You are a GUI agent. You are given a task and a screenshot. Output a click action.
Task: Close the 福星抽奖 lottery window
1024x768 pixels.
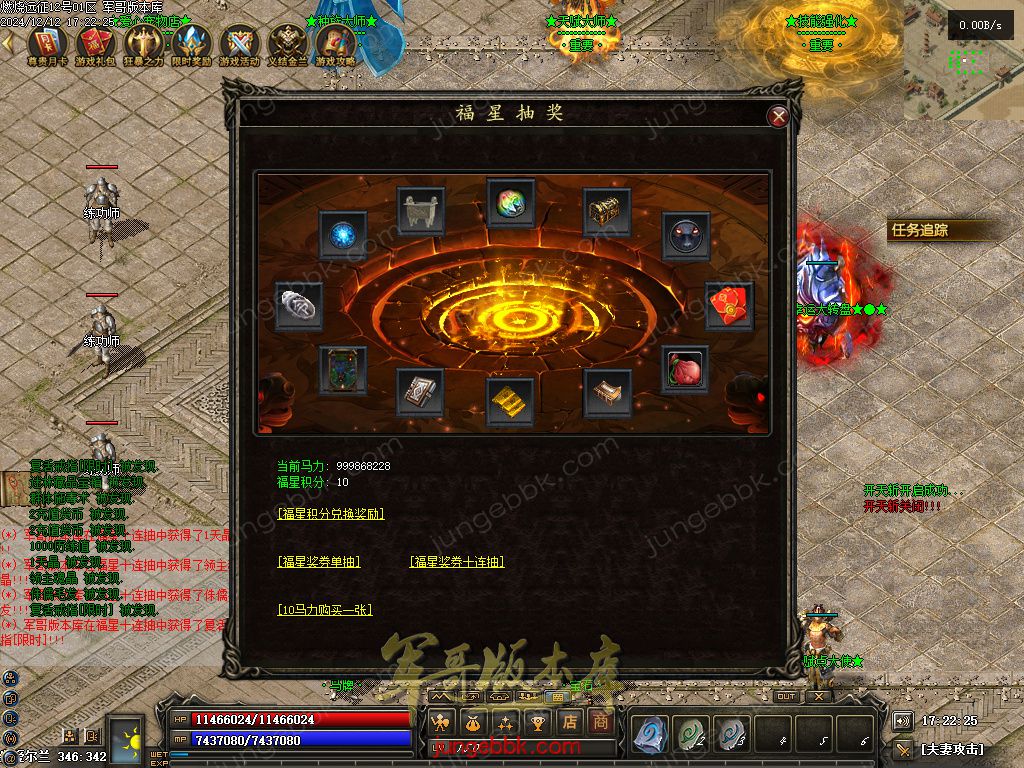pos(778,116)
